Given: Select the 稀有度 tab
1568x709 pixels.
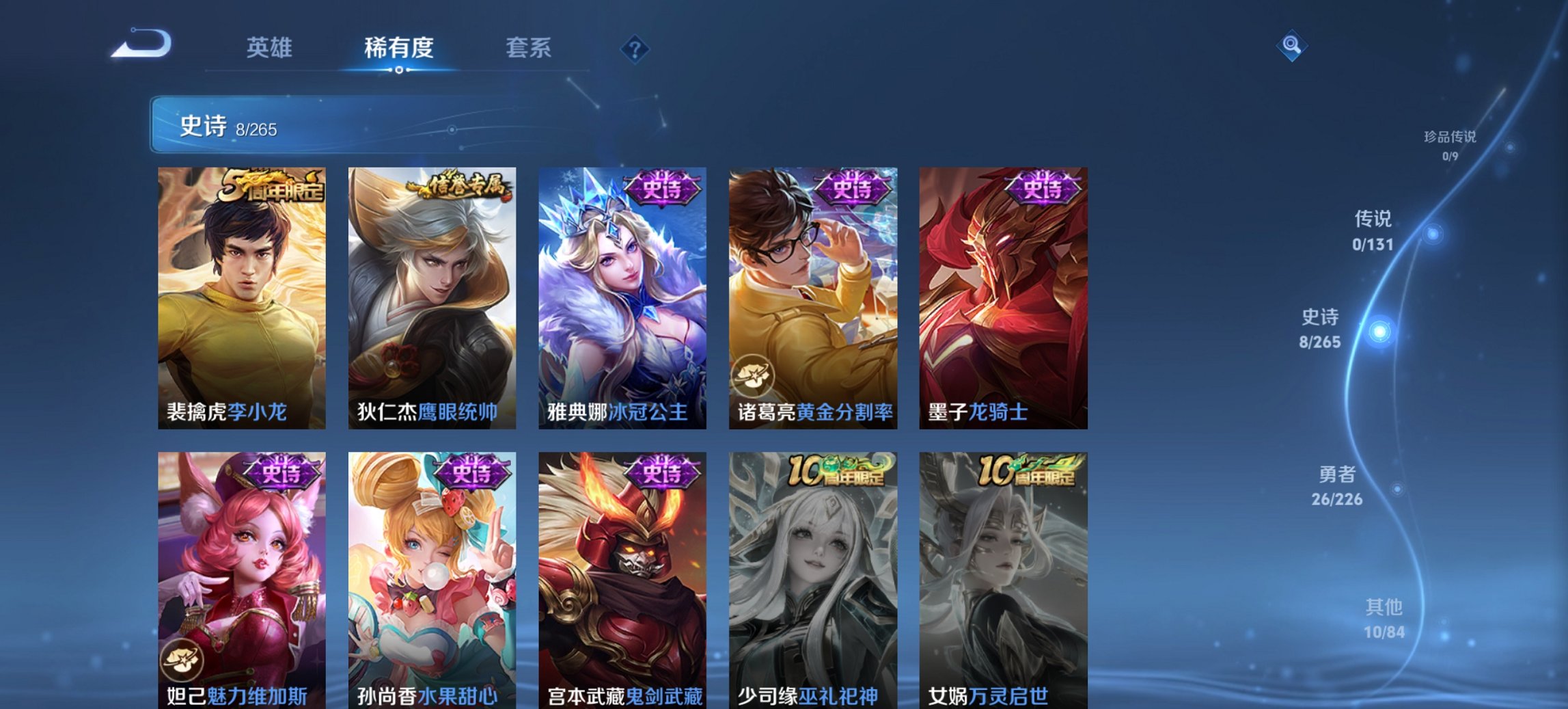Looking at the screenshot, I should 398,48.
